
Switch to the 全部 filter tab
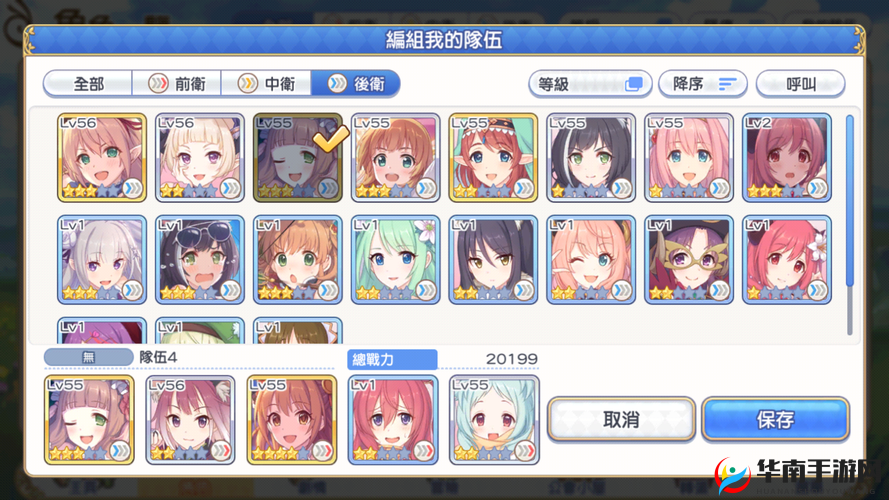(89, 84)
